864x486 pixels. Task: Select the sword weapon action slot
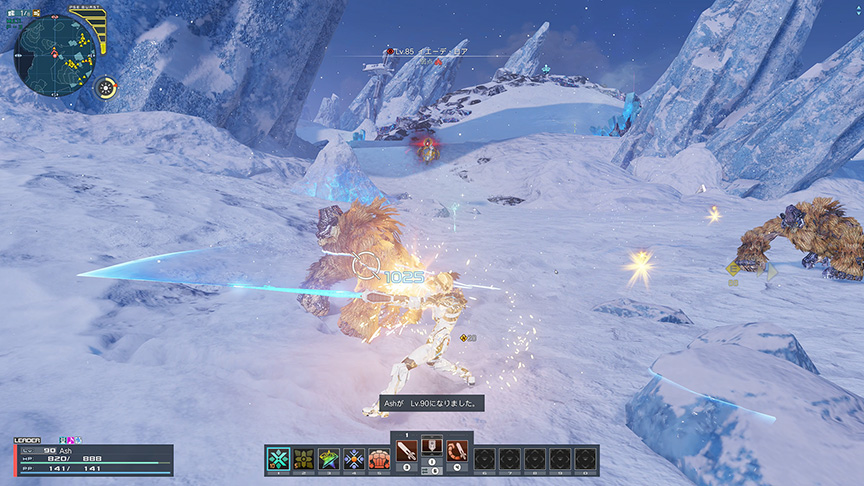coord(407,450)
